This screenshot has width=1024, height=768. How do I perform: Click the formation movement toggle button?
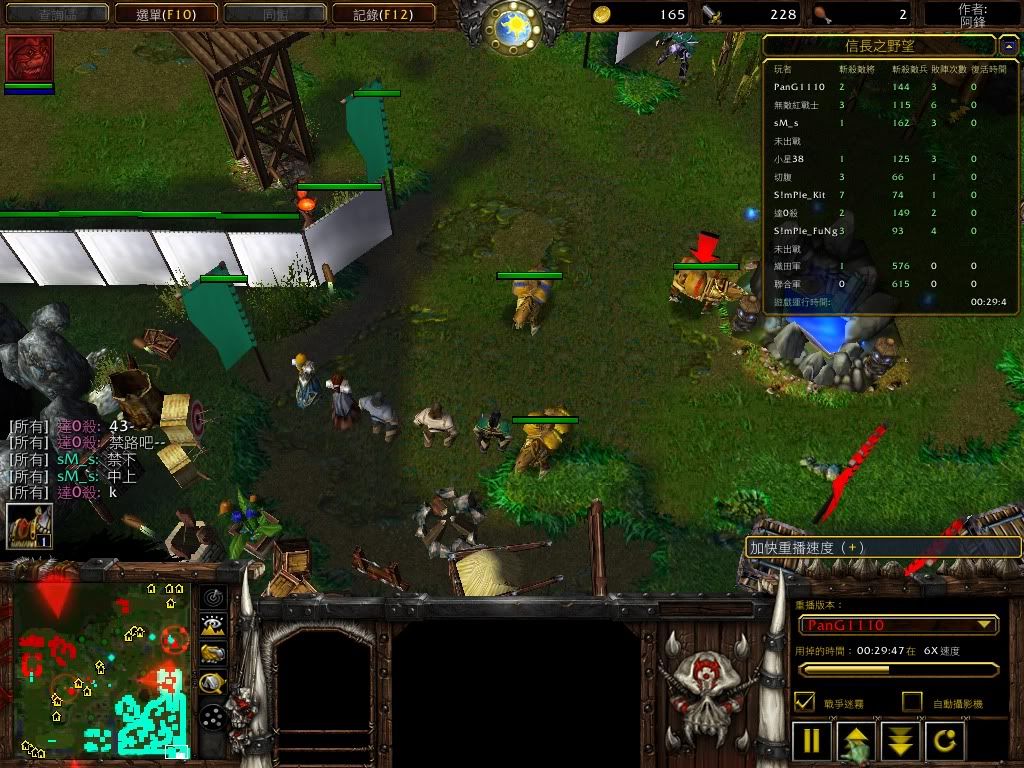[x=213, y=716]
